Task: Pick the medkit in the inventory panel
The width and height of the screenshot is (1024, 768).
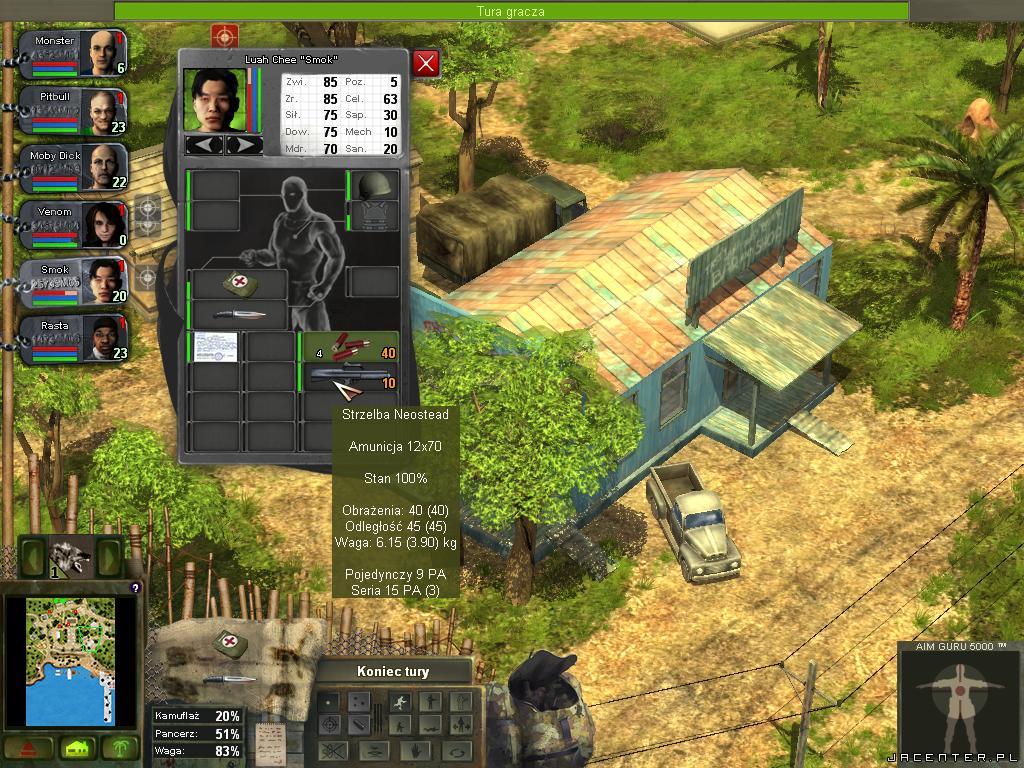Action: tap(240, 284)
